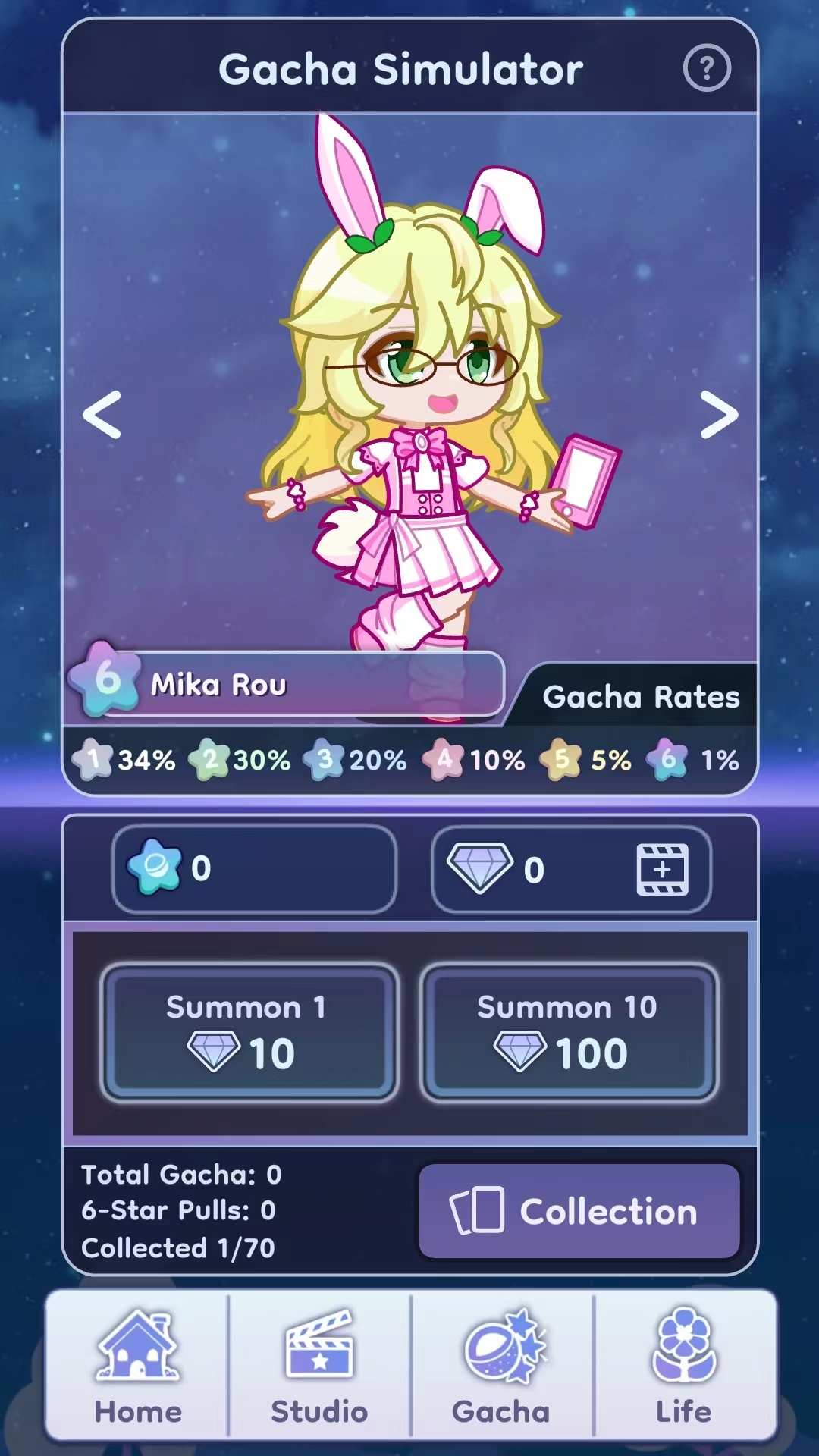Screen dimensions: 819x1456
Task: Open the Collection
Action: click(579, 1211)
